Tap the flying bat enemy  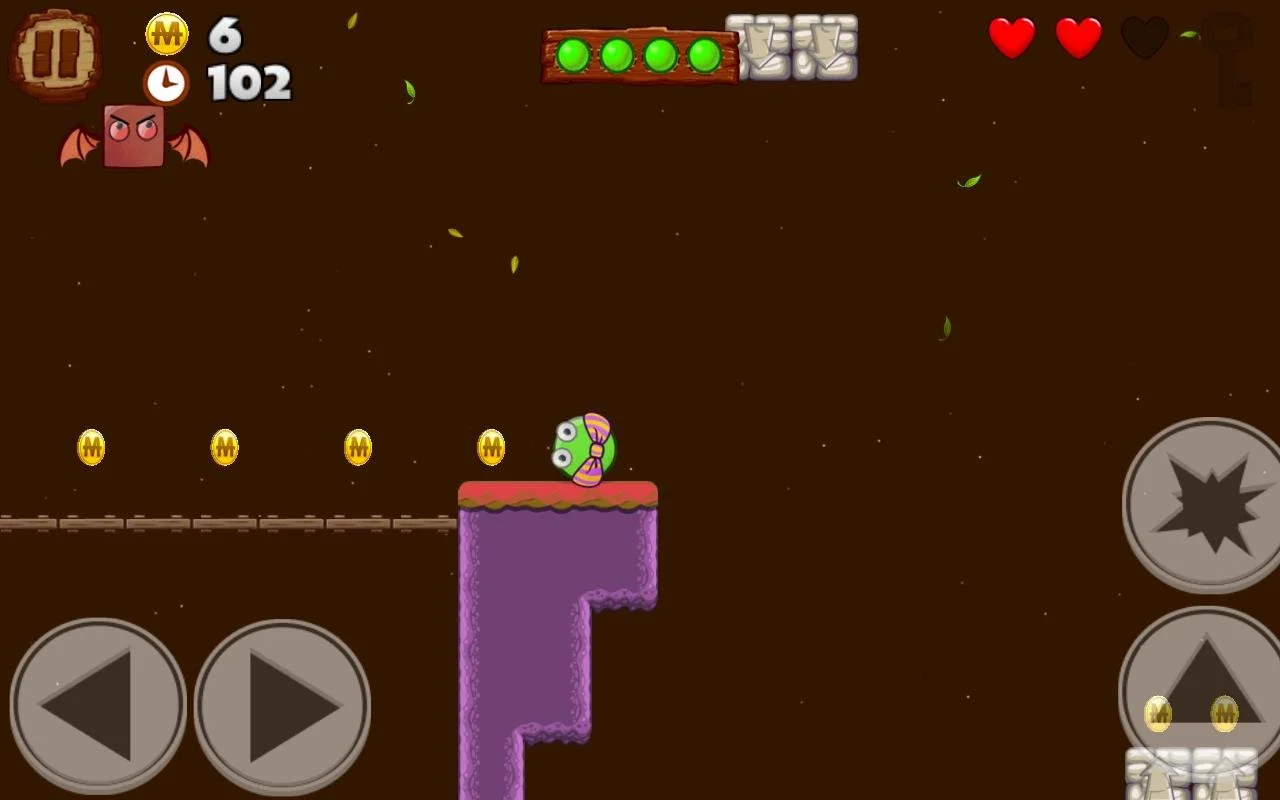point(133,135)
